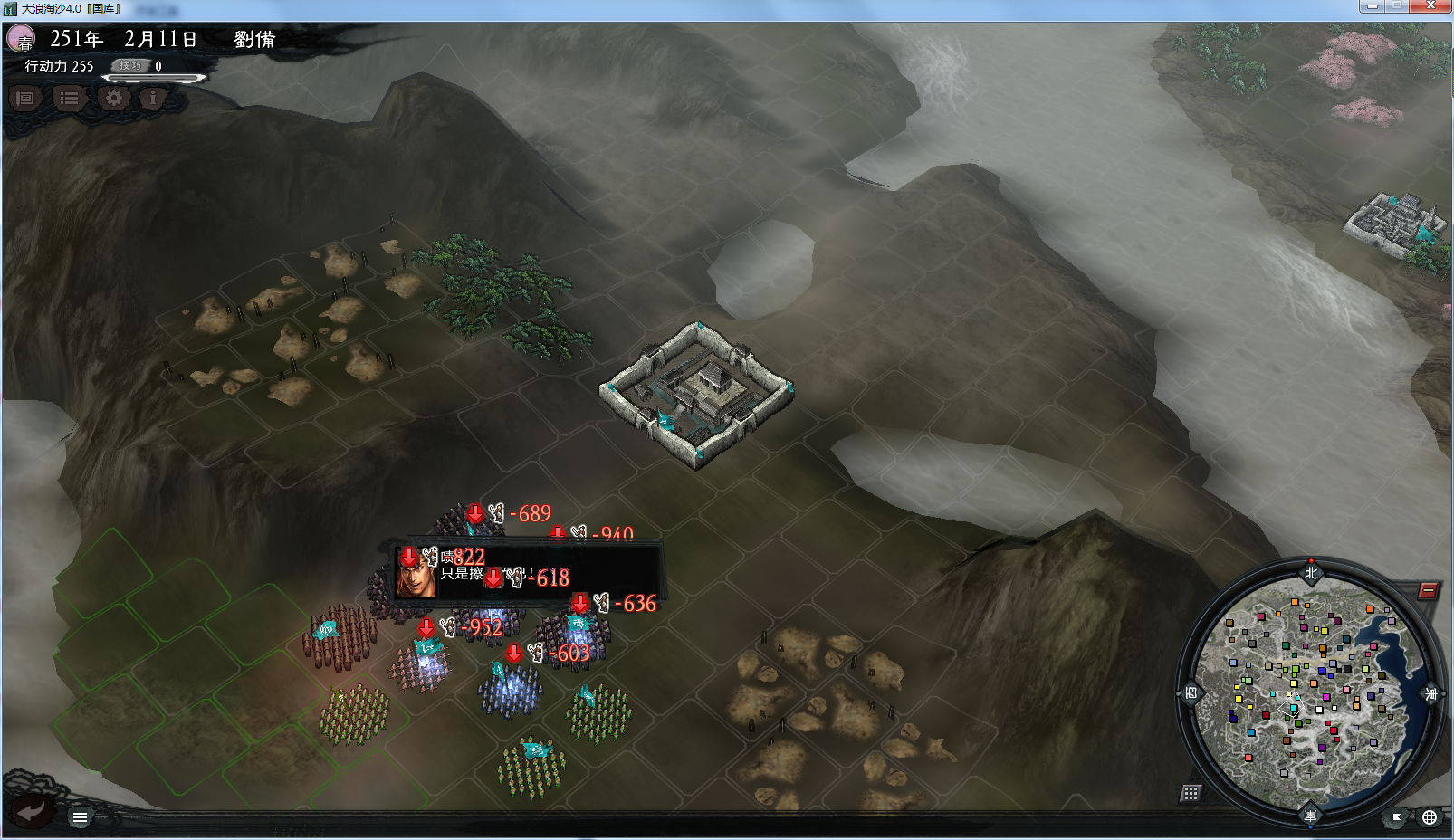Minimize the game window
Screen dimensions: 1454x840
coord(1372,6)
